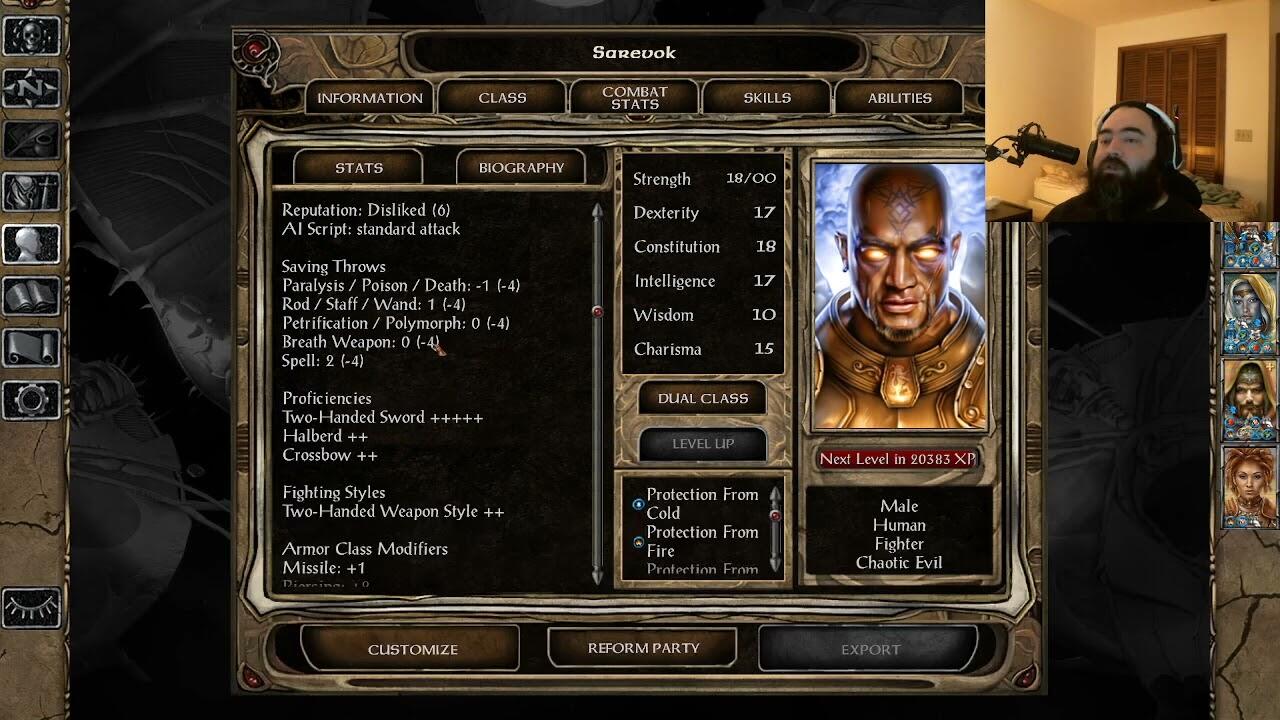Open the Information tab

pos(369,98)
